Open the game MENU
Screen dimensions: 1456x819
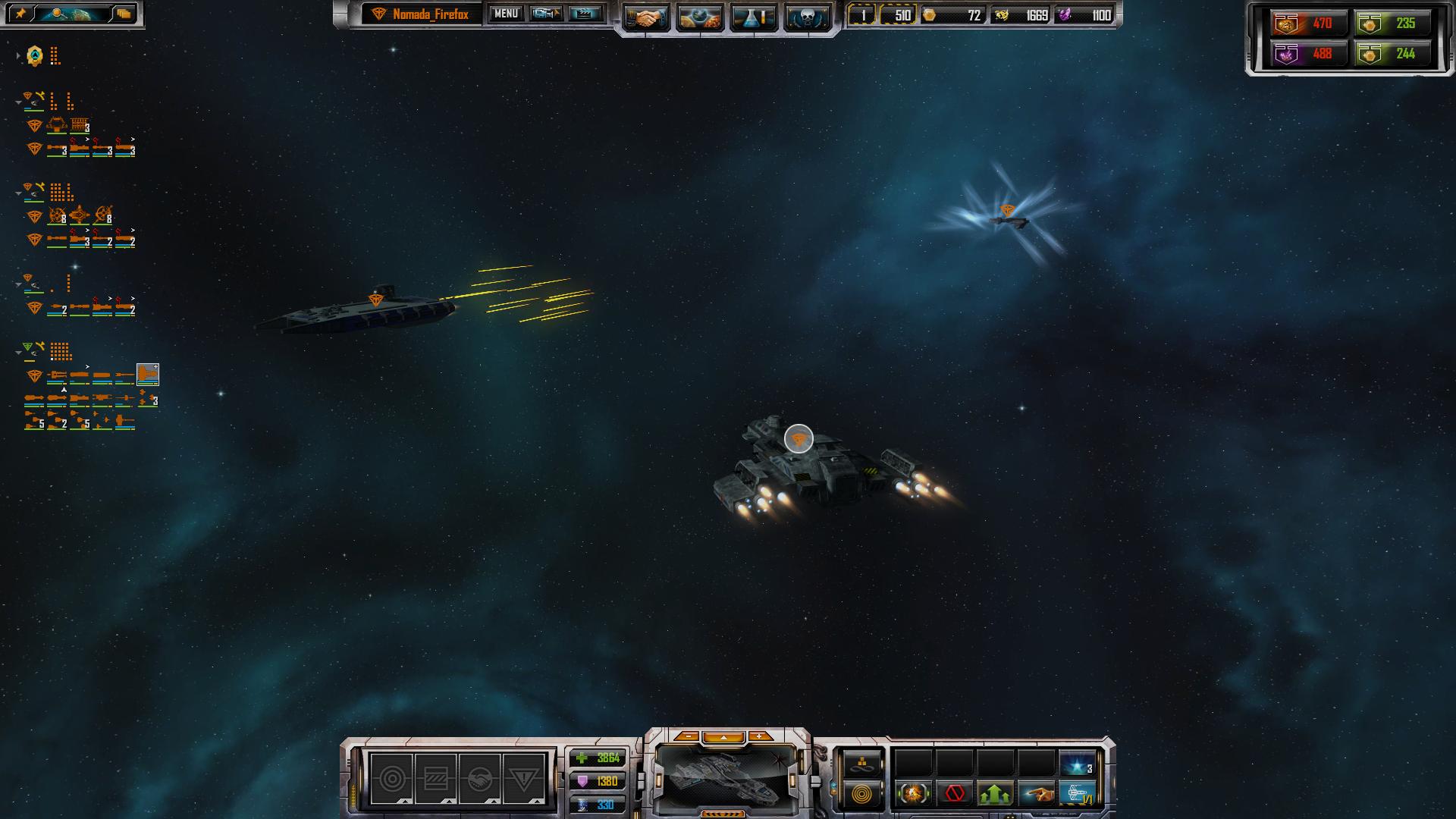point(506,14)
